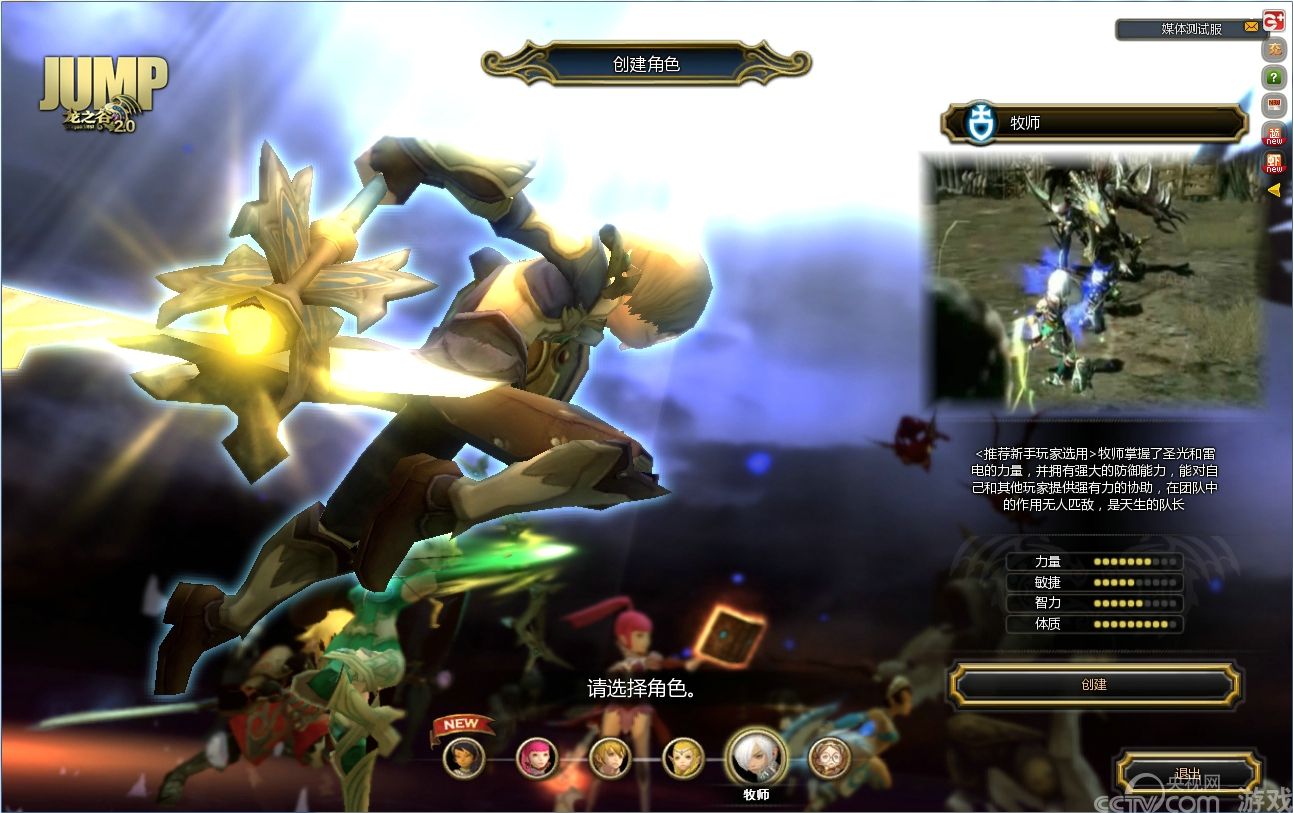
Task: Open the envelope mail icon
Action: point(1251,28)
